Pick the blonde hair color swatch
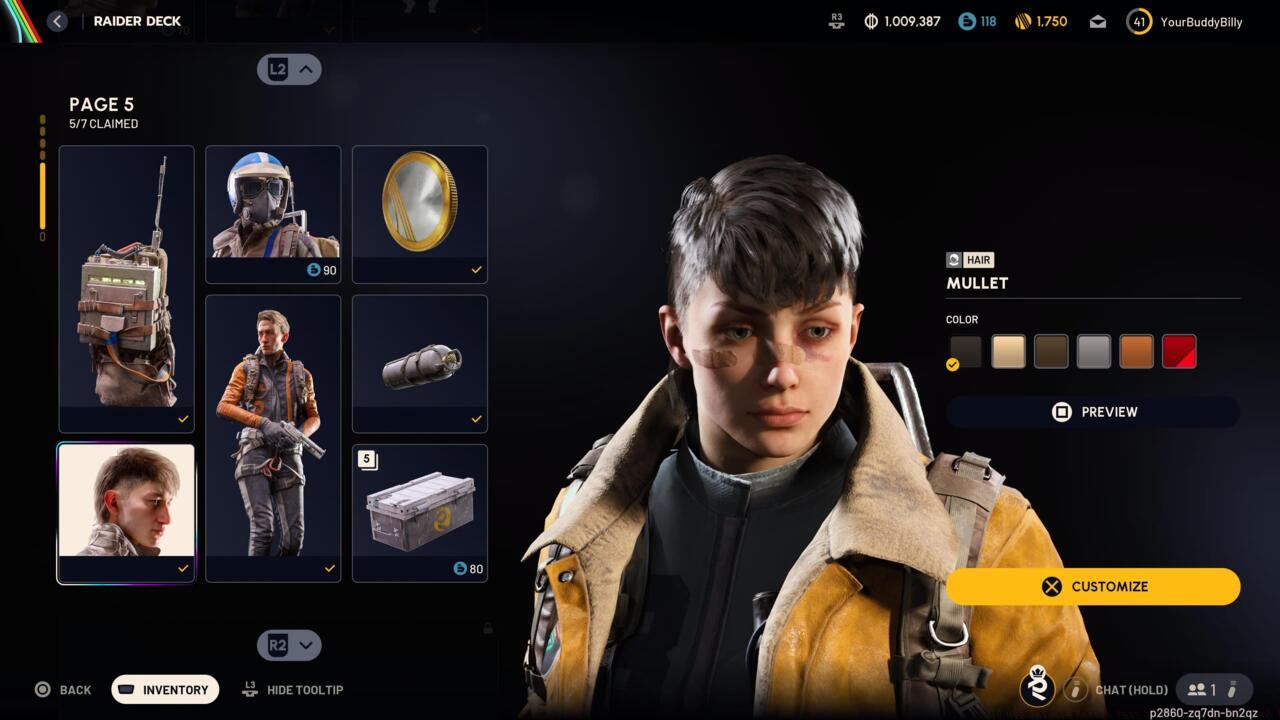The image size is (1280, 720). point(1008,351)
